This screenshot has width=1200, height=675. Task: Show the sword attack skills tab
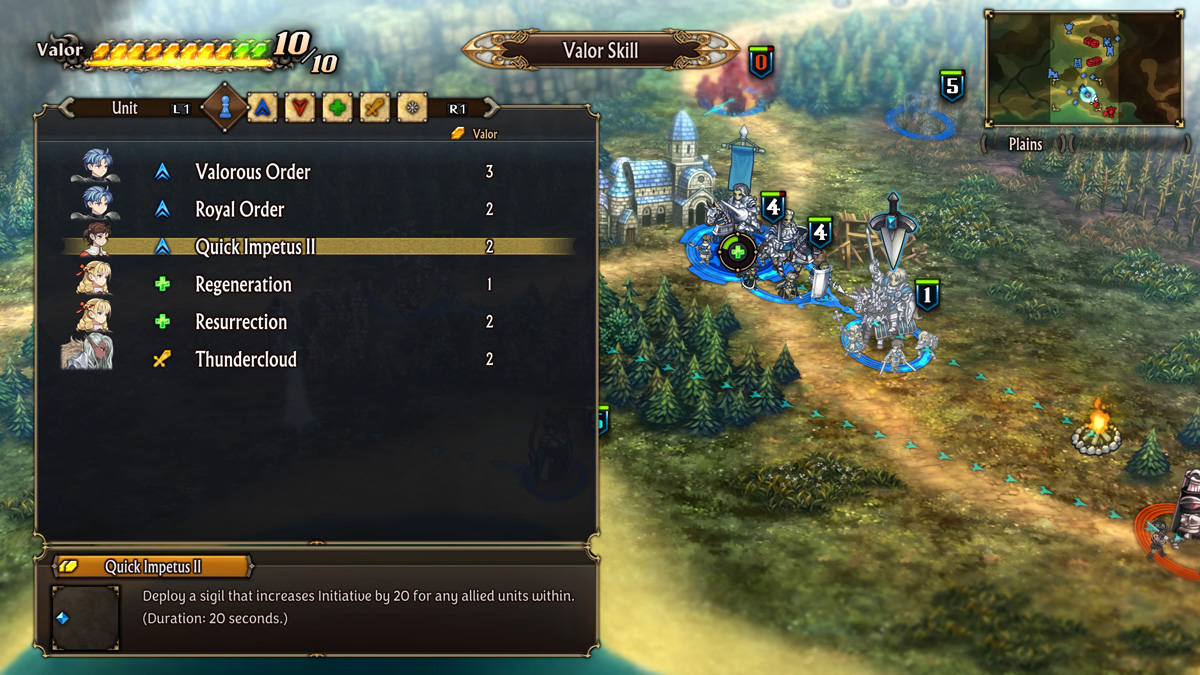click(x=374, y=108)
